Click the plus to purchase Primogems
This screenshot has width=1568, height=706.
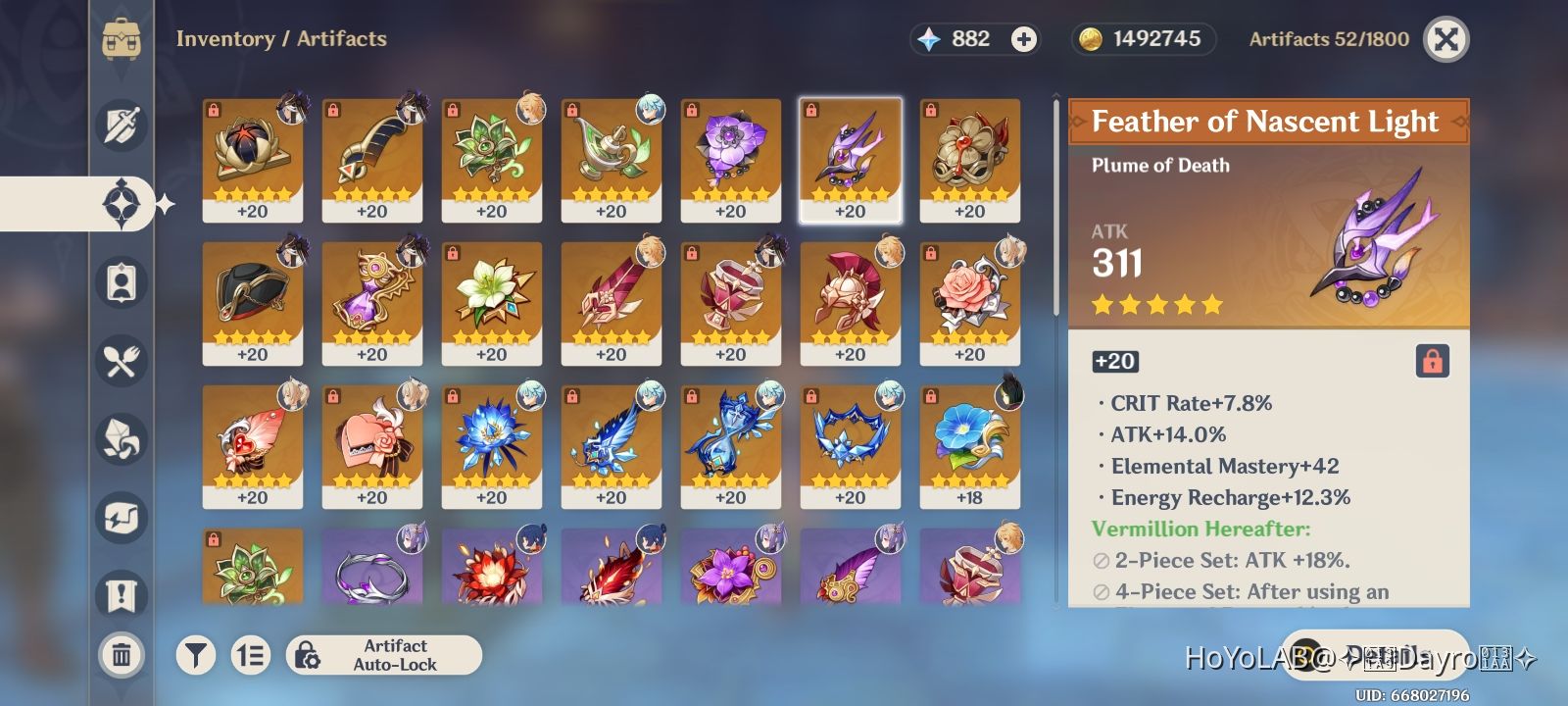coord(1023,39)
